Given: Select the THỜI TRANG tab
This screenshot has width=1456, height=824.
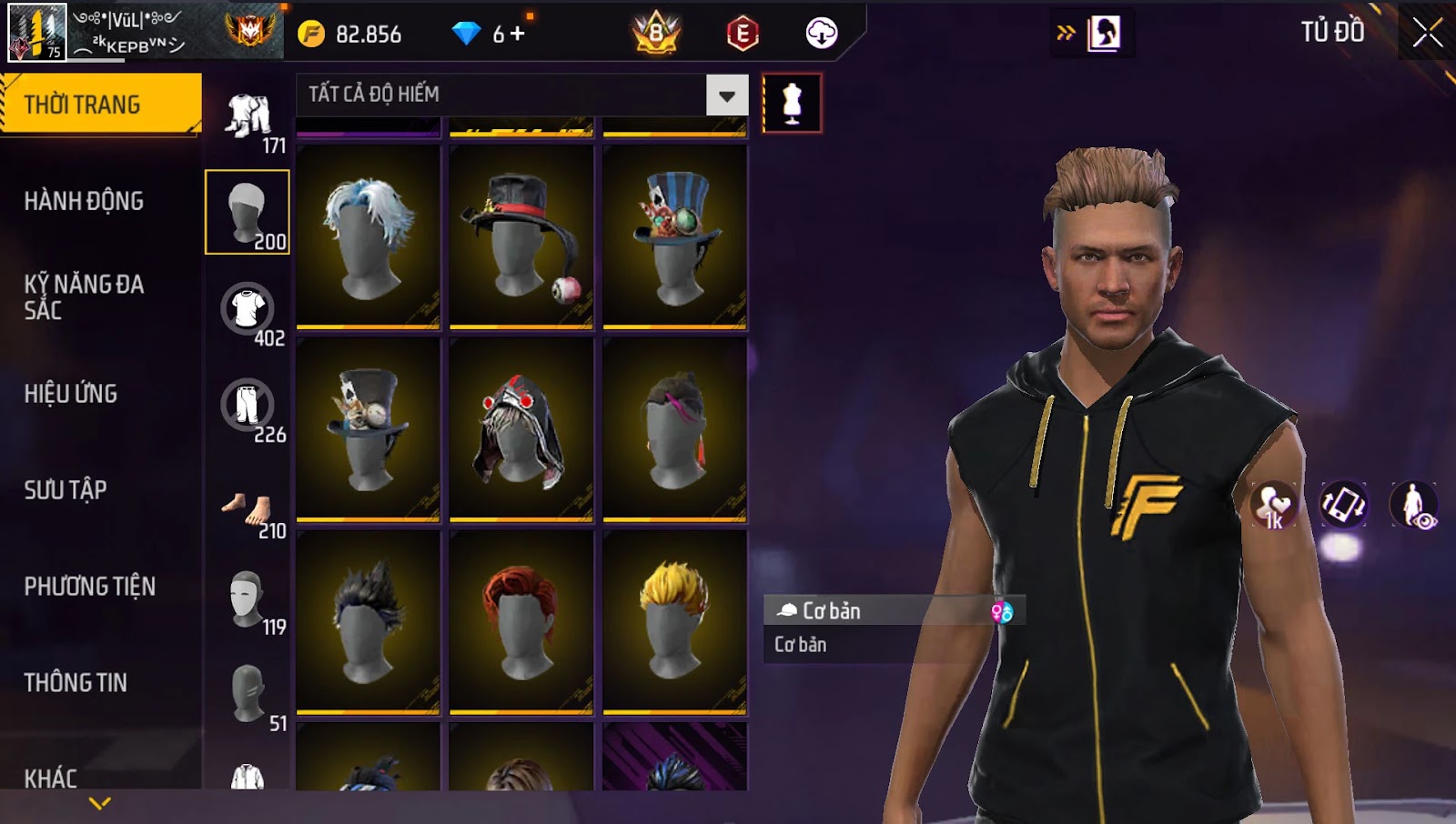Looking at the screenshot, I should [100, 105].
